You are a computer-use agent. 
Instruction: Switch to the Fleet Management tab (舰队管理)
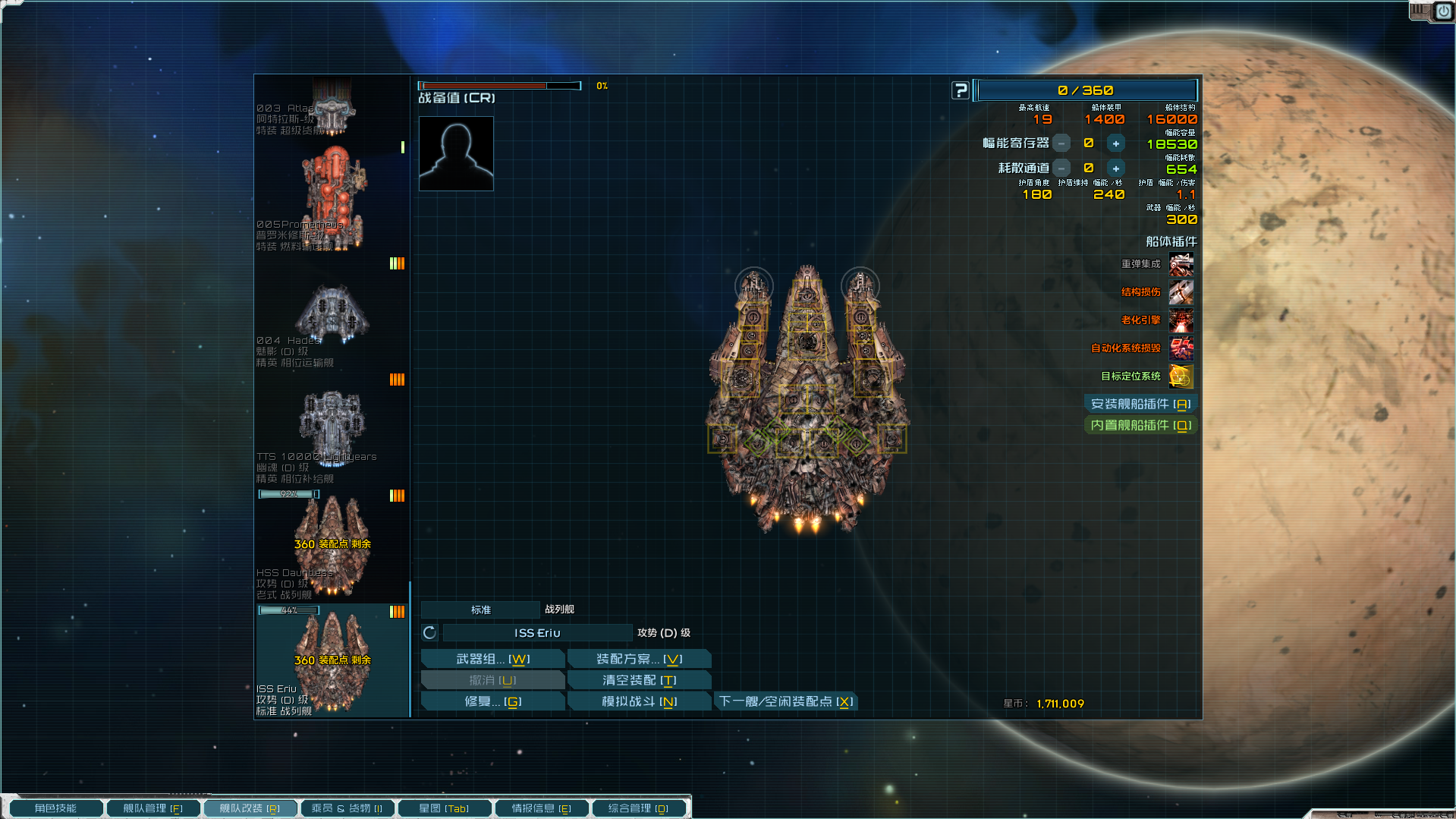(x=153, y=808)
